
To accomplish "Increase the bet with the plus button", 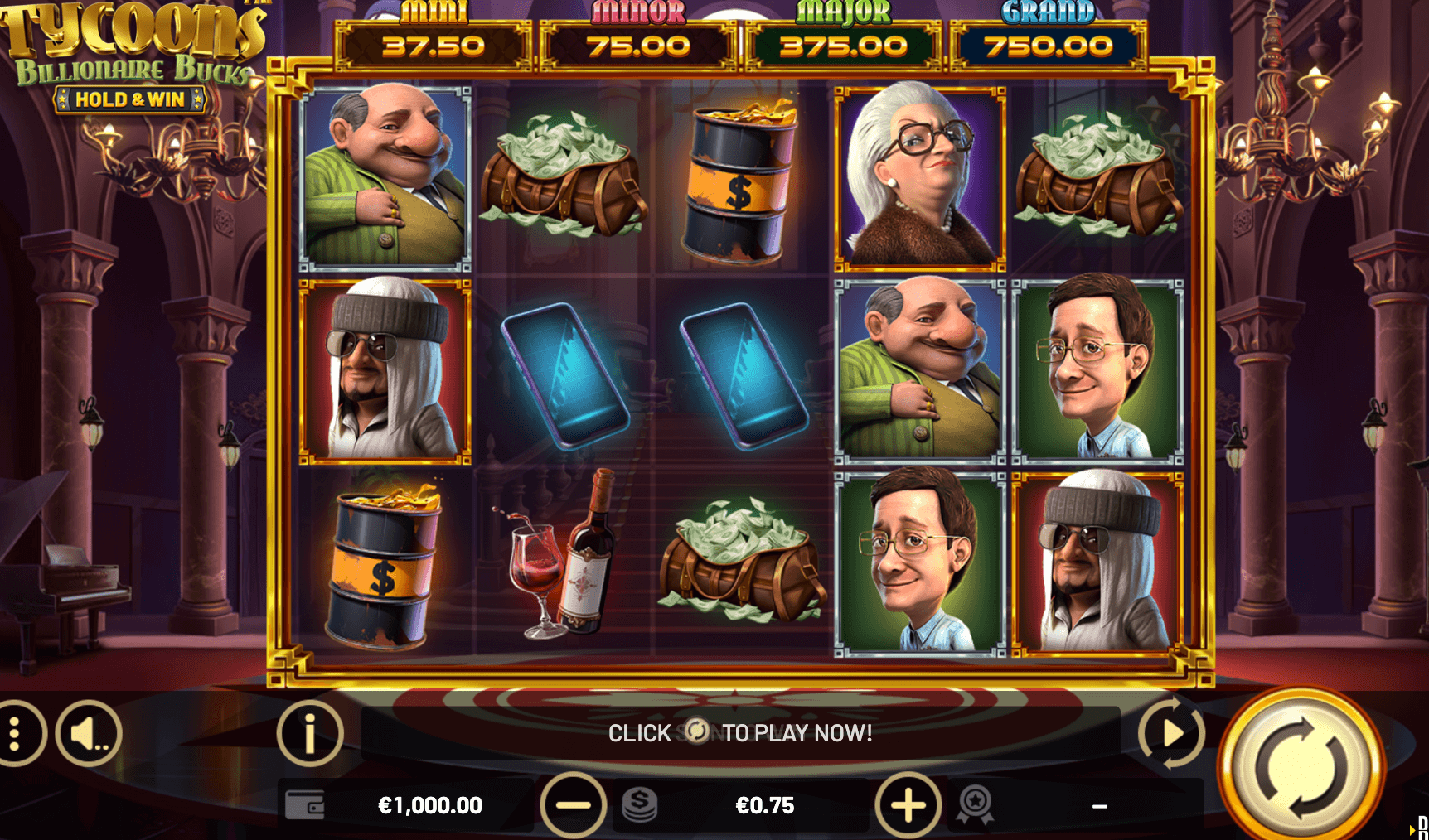I will [x=908, y=804].
